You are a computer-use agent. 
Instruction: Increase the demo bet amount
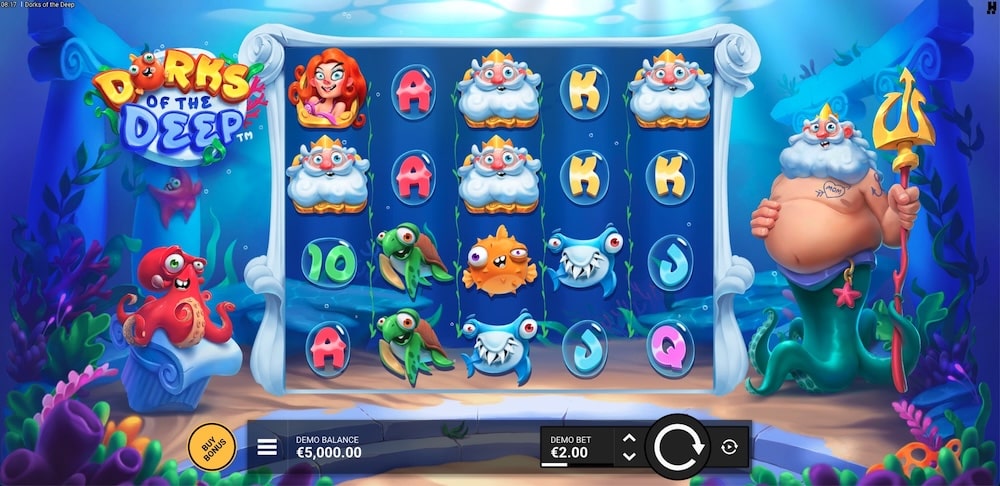point(629,438)
